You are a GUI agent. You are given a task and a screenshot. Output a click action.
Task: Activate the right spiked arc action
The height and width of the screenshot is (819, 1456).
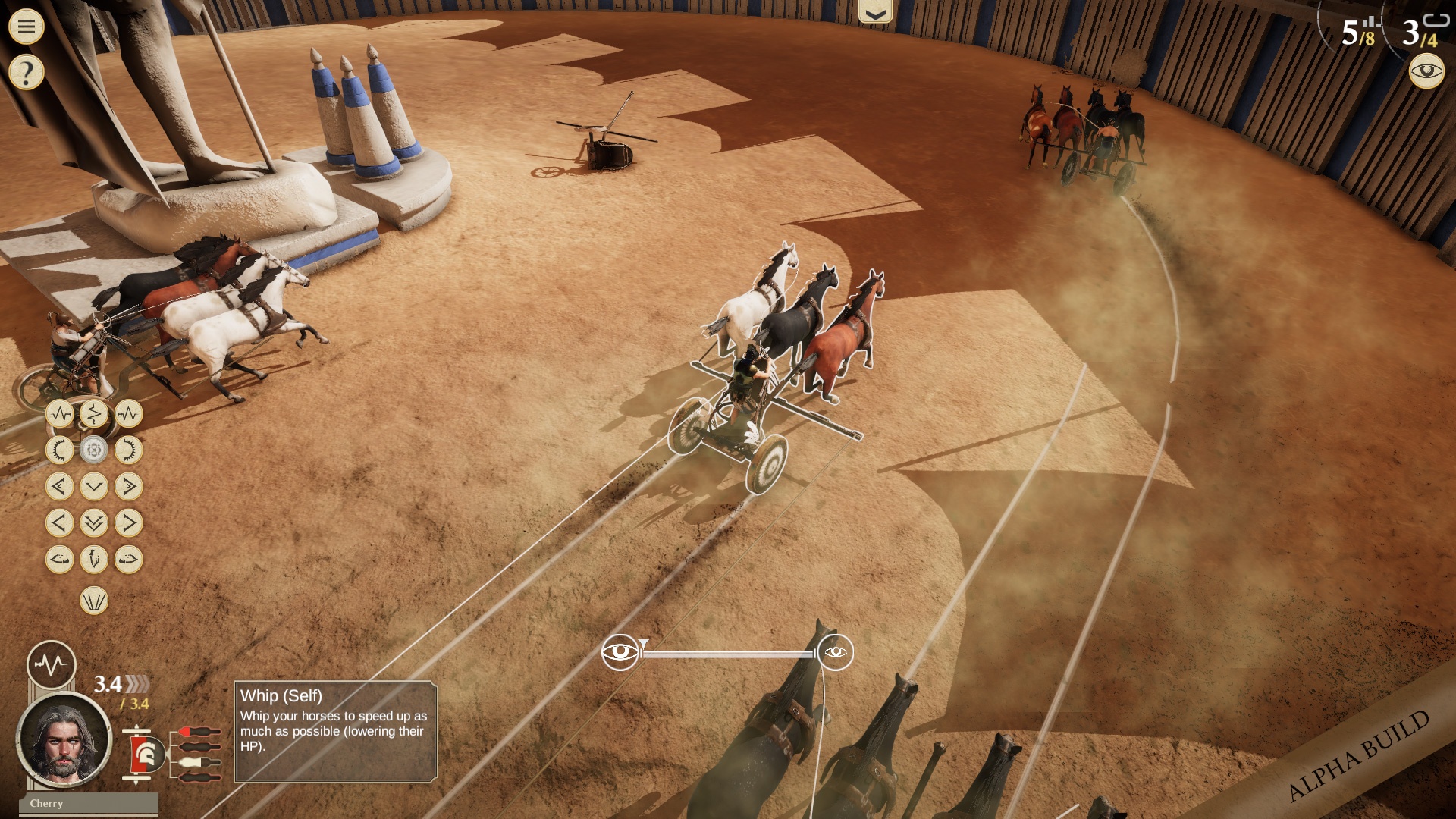pyautogui.click(x=128, y=450)
